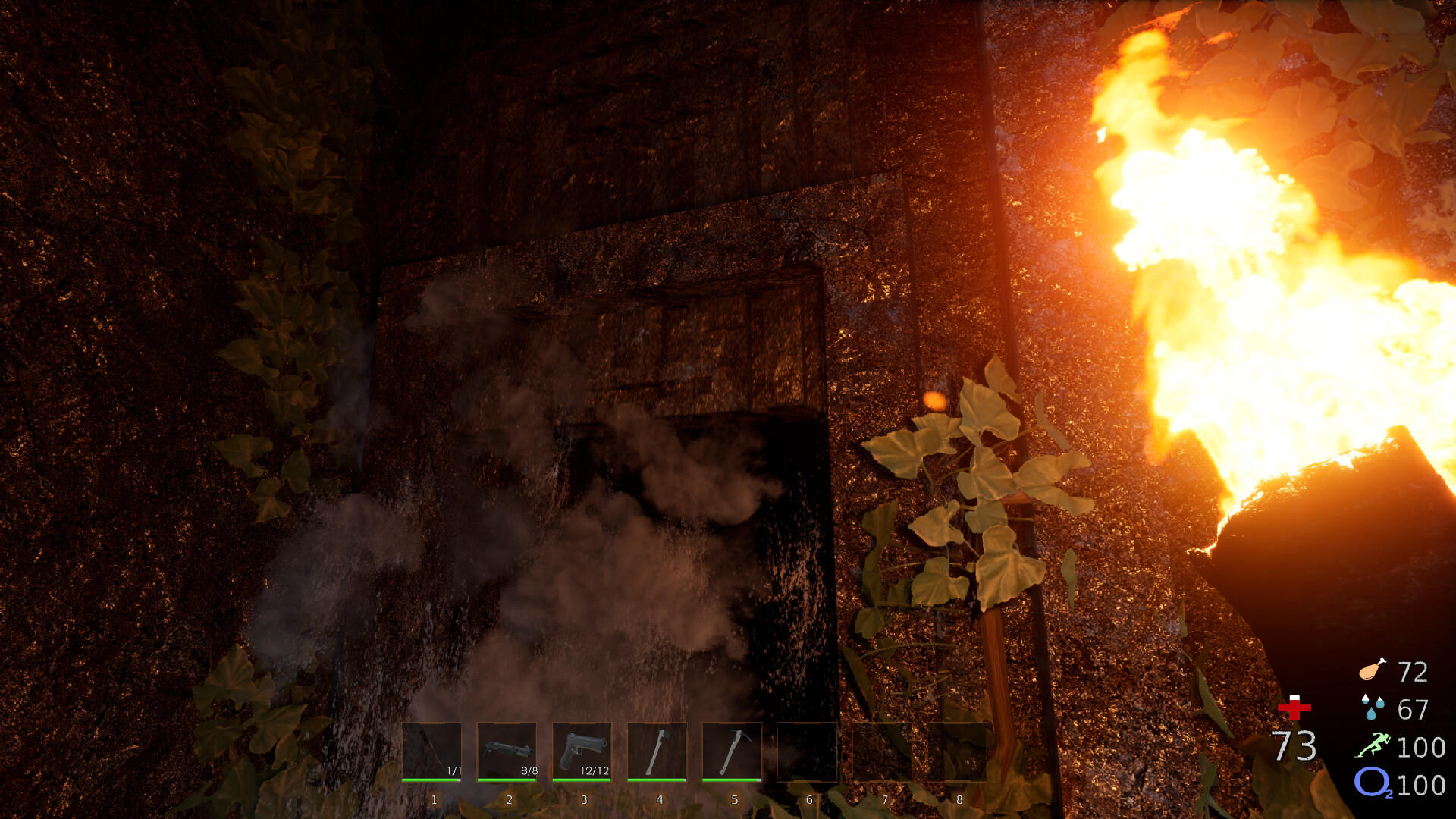Click the number 1 slot label
Viewport: 1456px width, 819px height.
coord(433,798)
